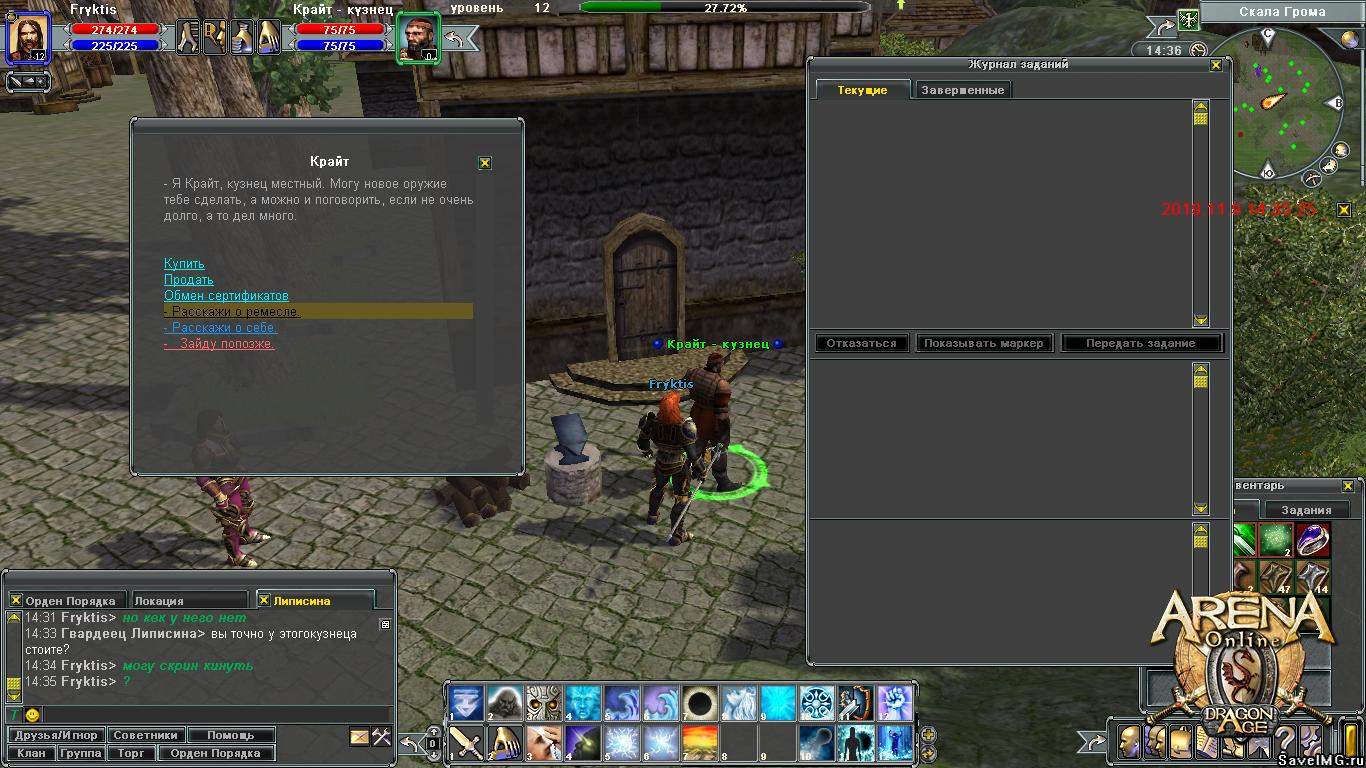Open "Обмен сертификатов" from the blacksmith dialogue
Viewport: 1366px width, 768px height.
(226, 296)
